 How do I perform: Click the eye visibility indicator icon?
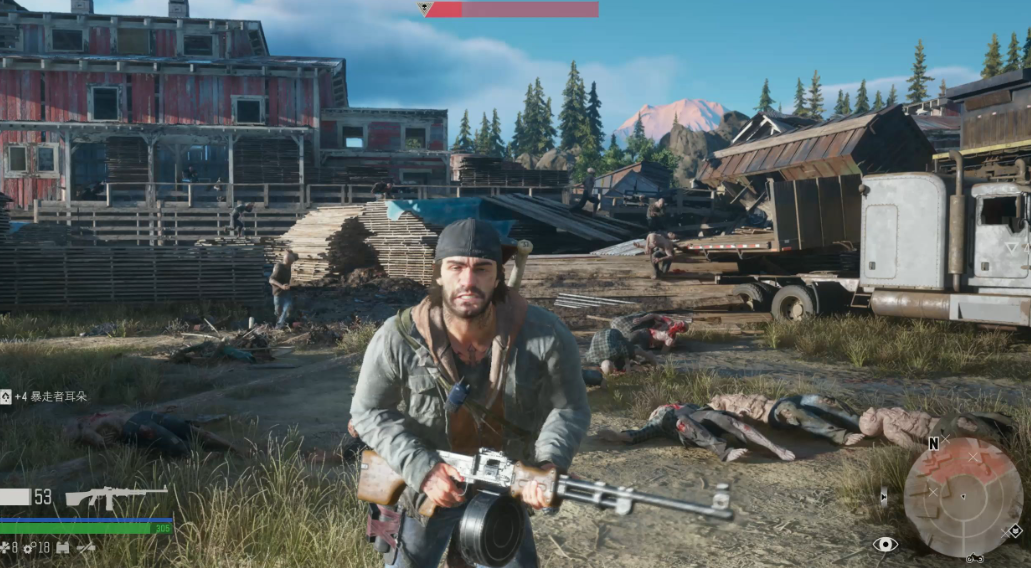[x=885, y=544]
